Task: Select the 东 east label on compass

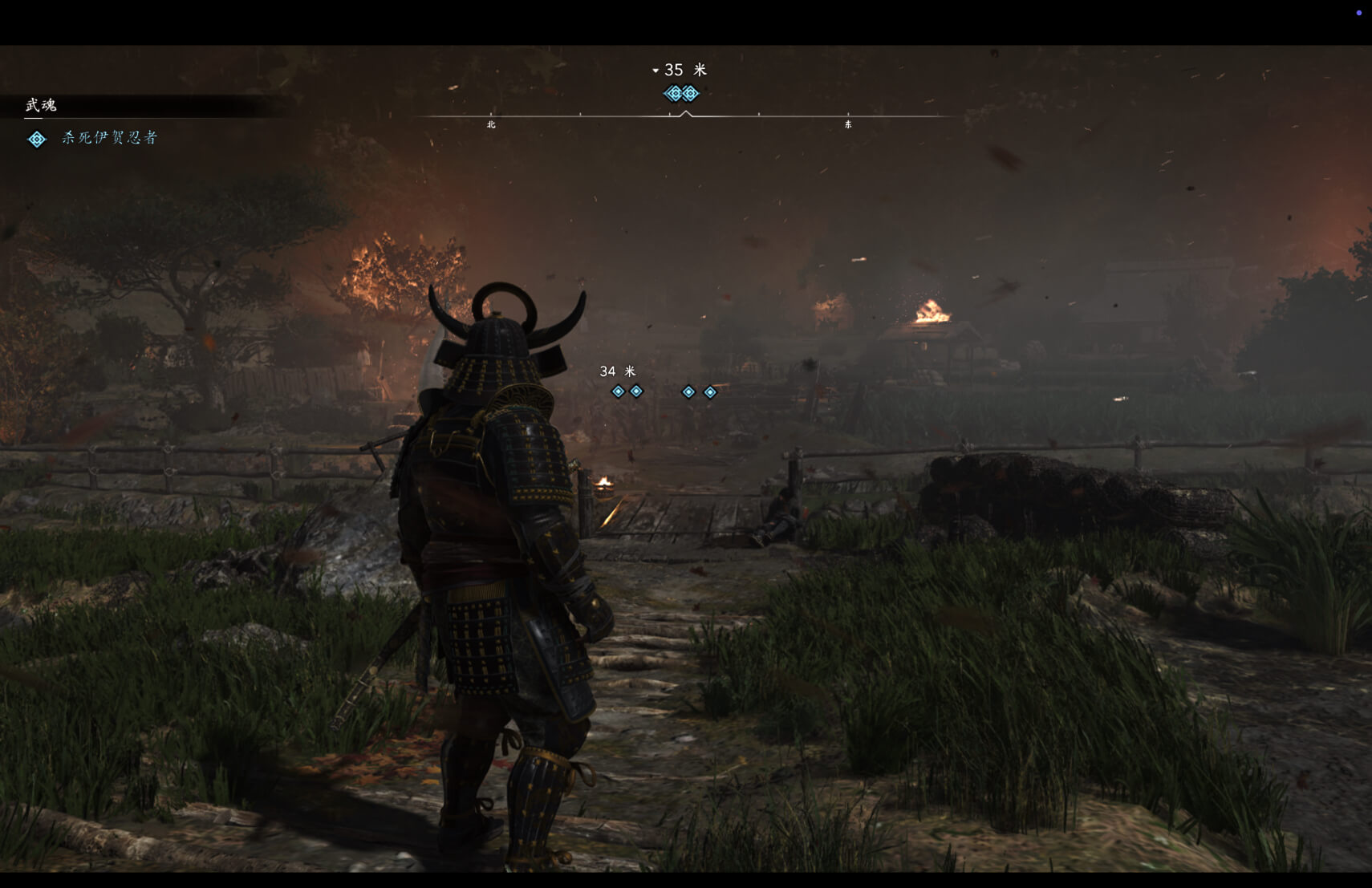Action: 848,124
